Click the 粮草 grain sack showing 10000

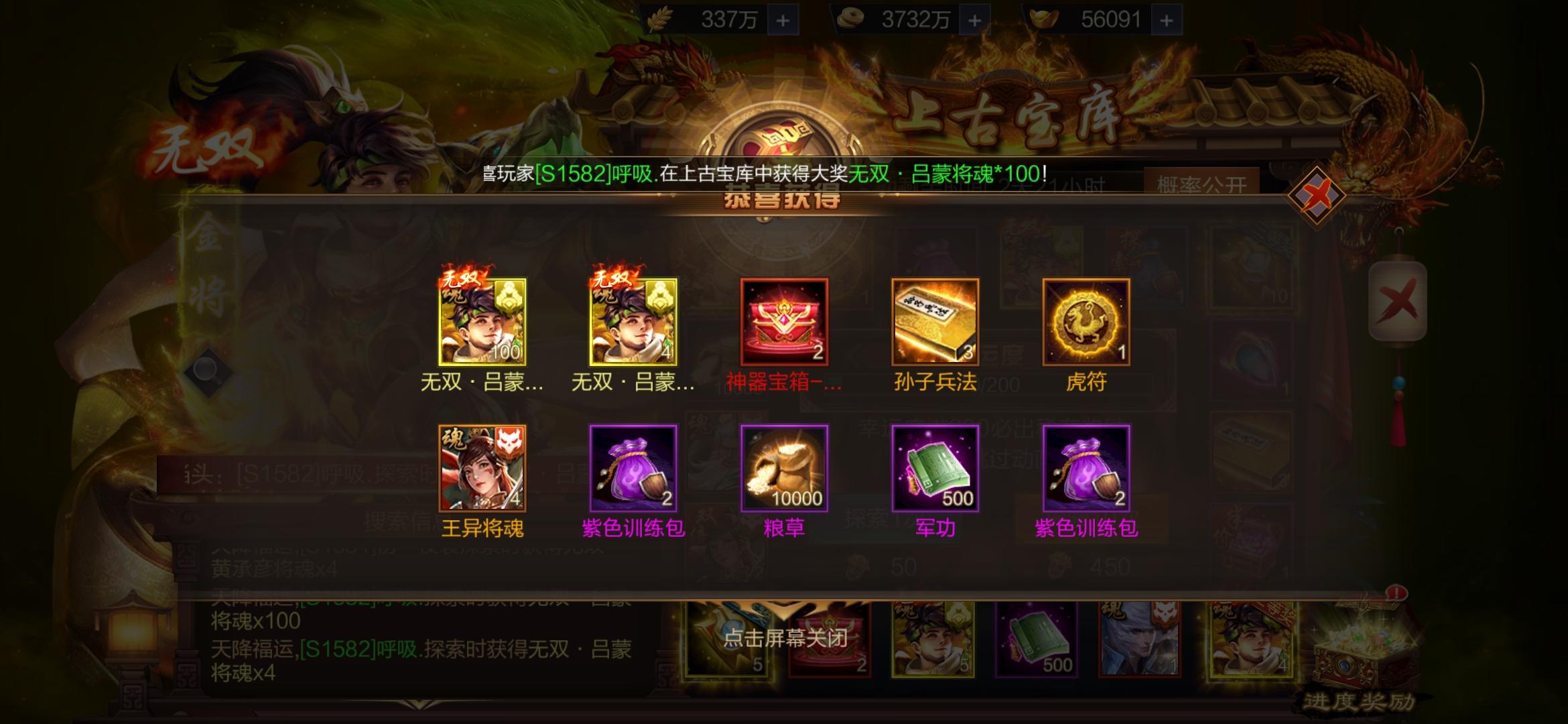(783, 469)
